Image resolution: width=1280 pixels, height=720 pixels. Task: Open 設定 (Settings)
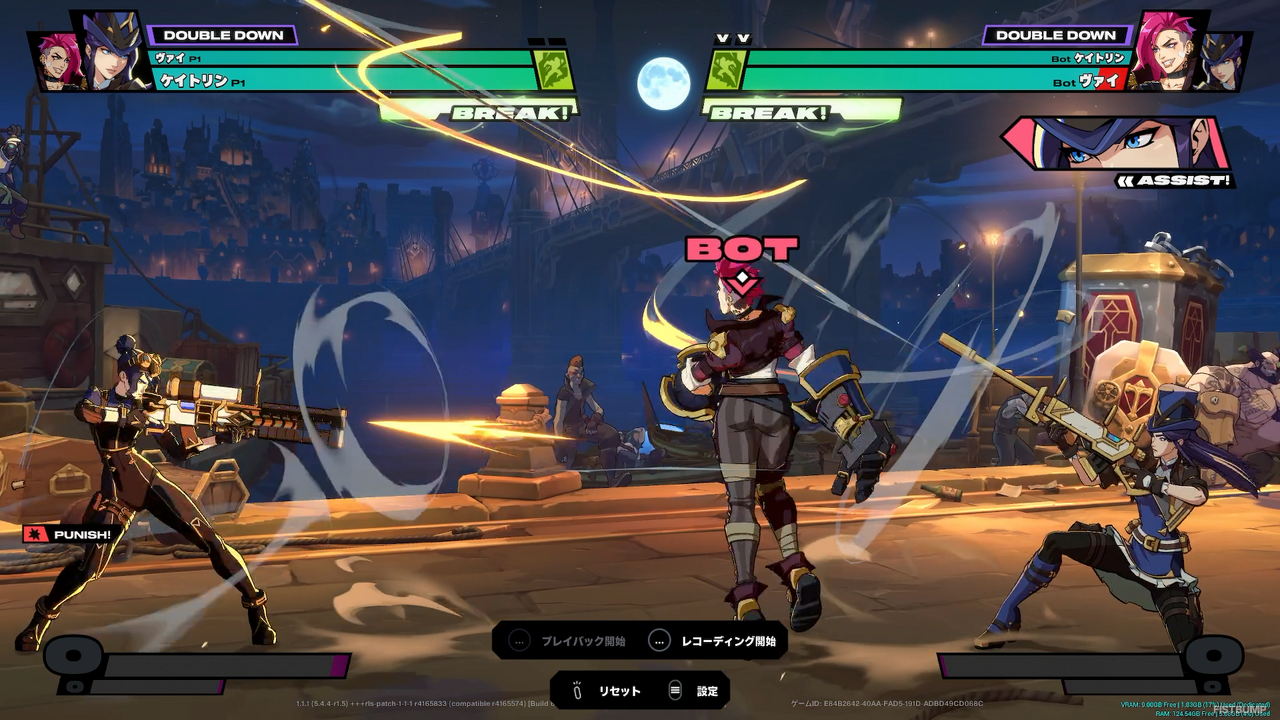click(705, 690)
